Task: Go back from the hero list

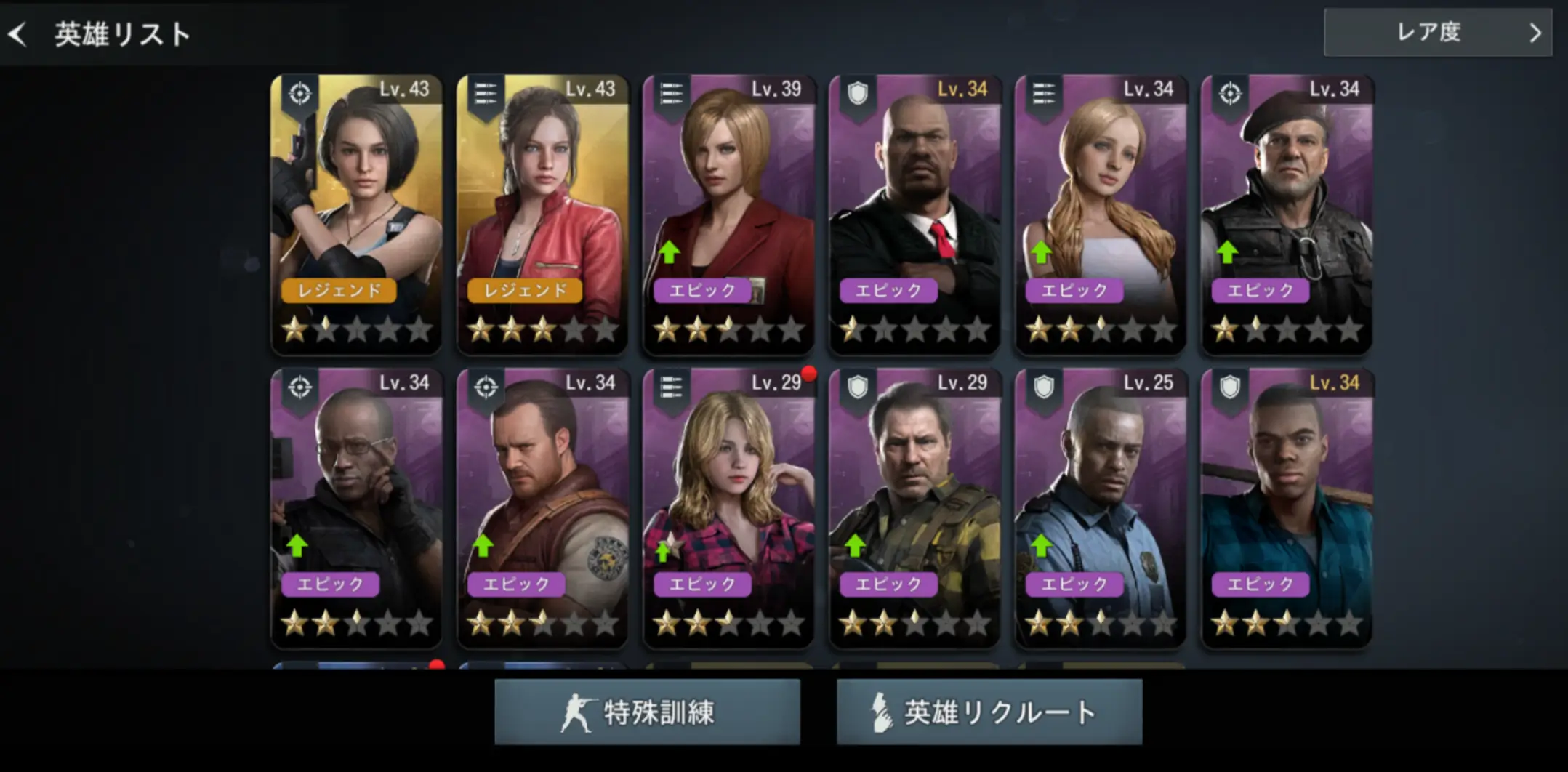Action: coord(19,33)
